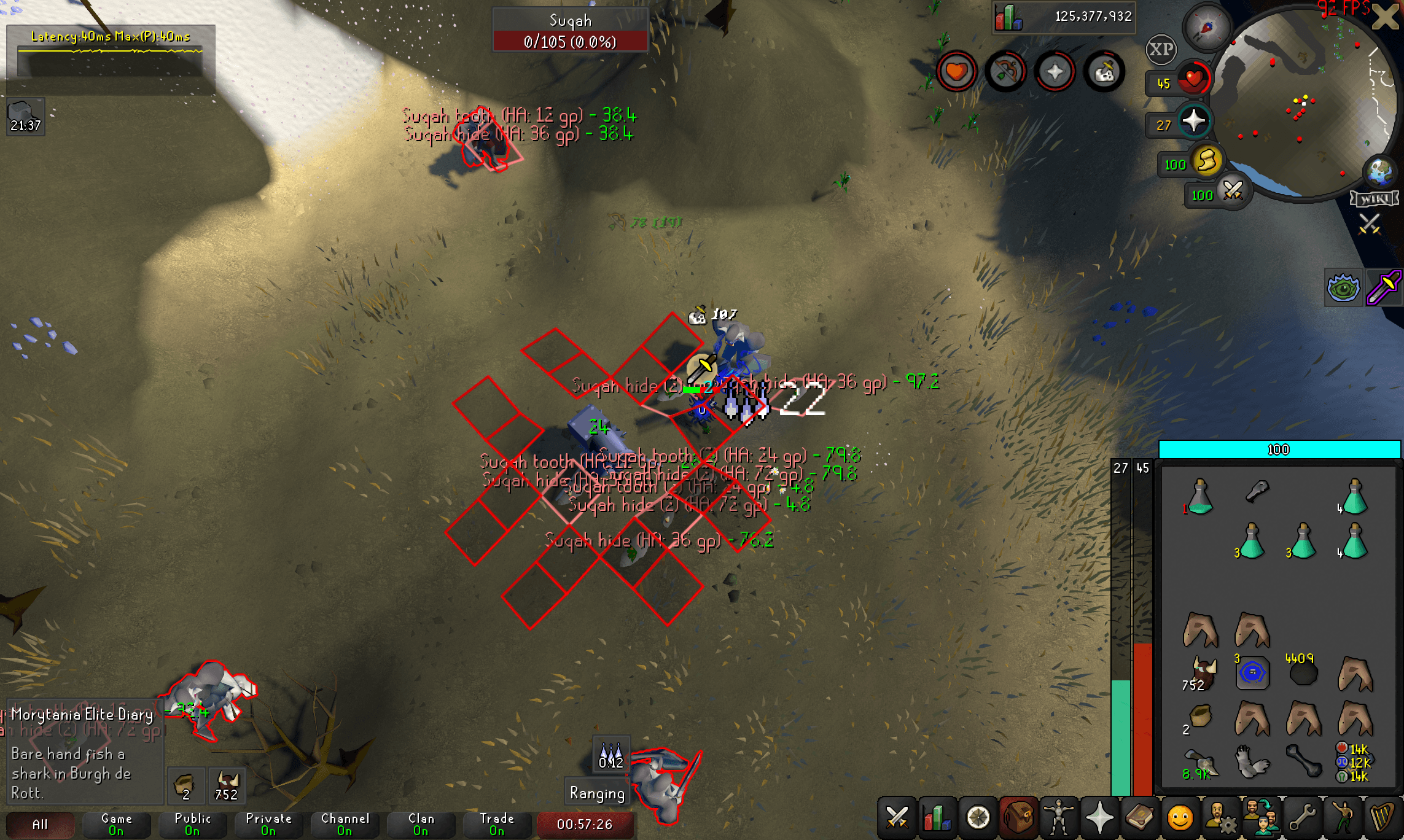Screen dimensions: 1404x840
Task: Toggle run with the energy orb
Action: point(1207,161)
